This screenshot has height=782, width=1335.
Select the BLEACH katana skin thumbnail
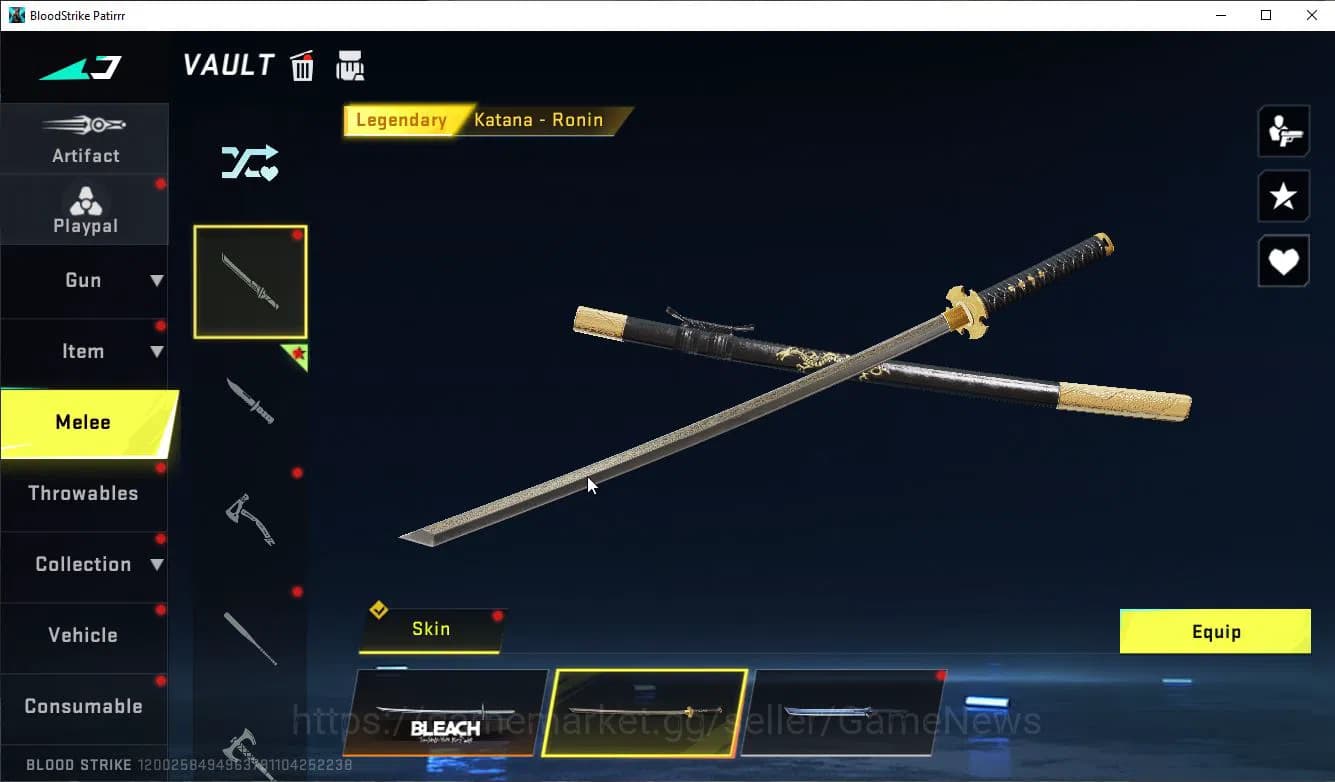click(446, 713)
